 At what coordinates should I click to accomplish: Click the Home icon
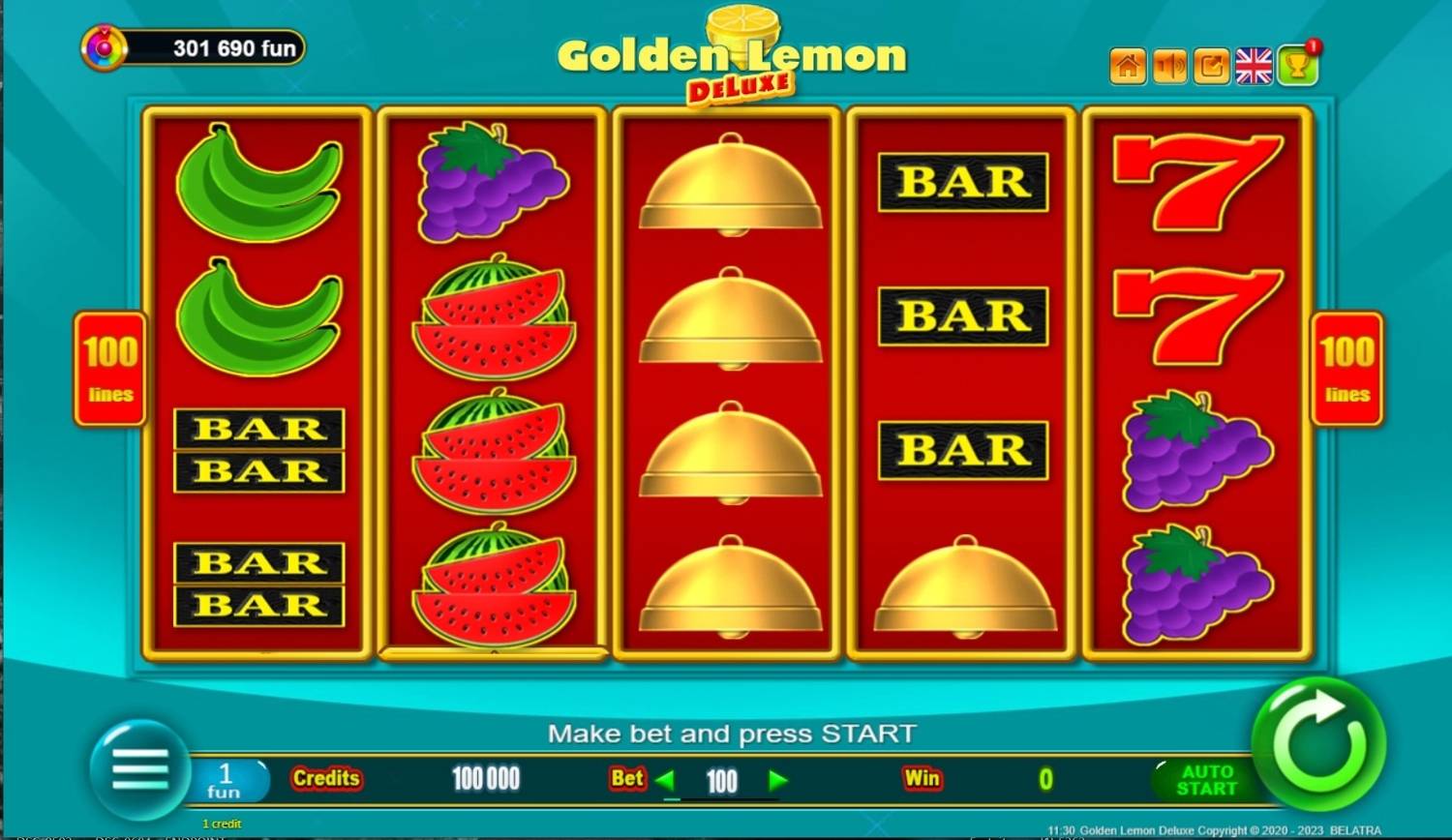[x=1126, y=66]
